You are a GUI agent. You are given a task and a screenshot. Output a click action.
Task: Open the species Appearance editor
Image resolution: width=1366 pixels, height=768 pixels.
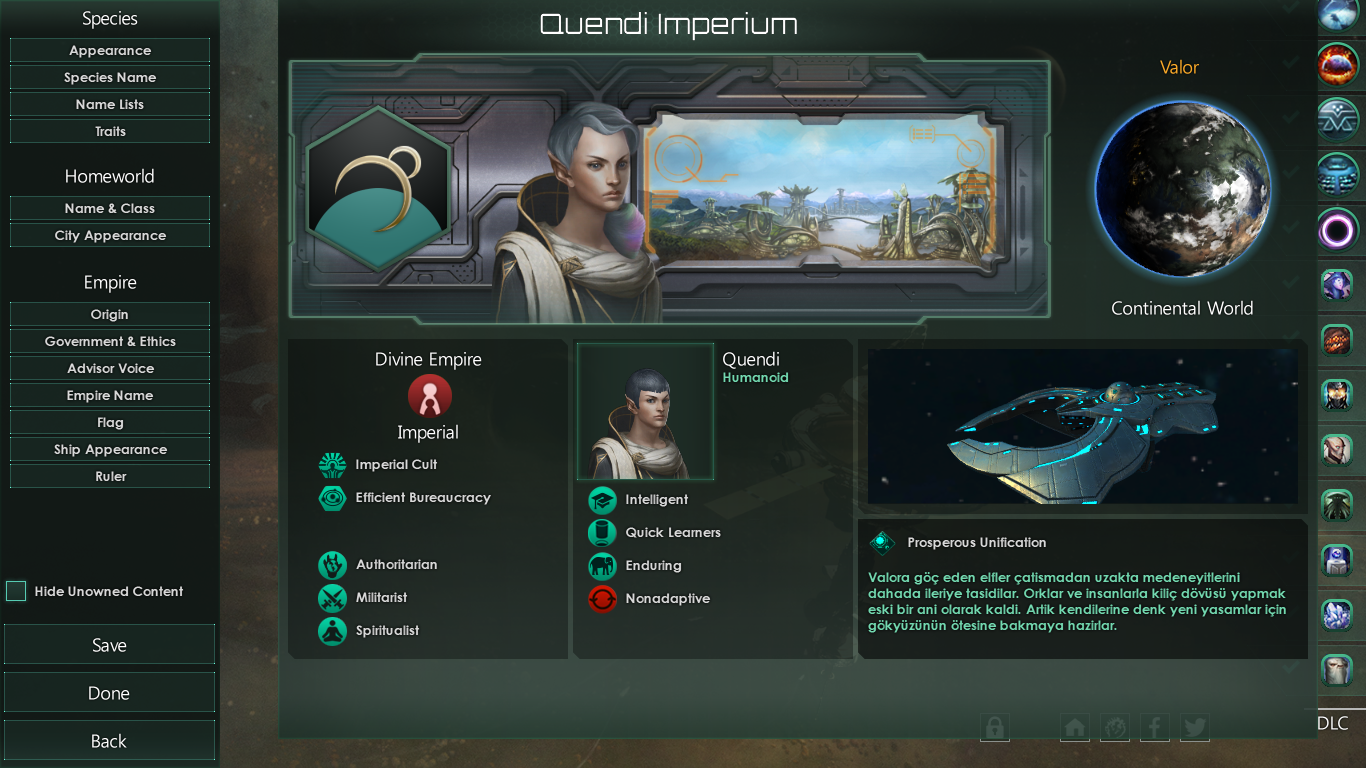(110, 51)
